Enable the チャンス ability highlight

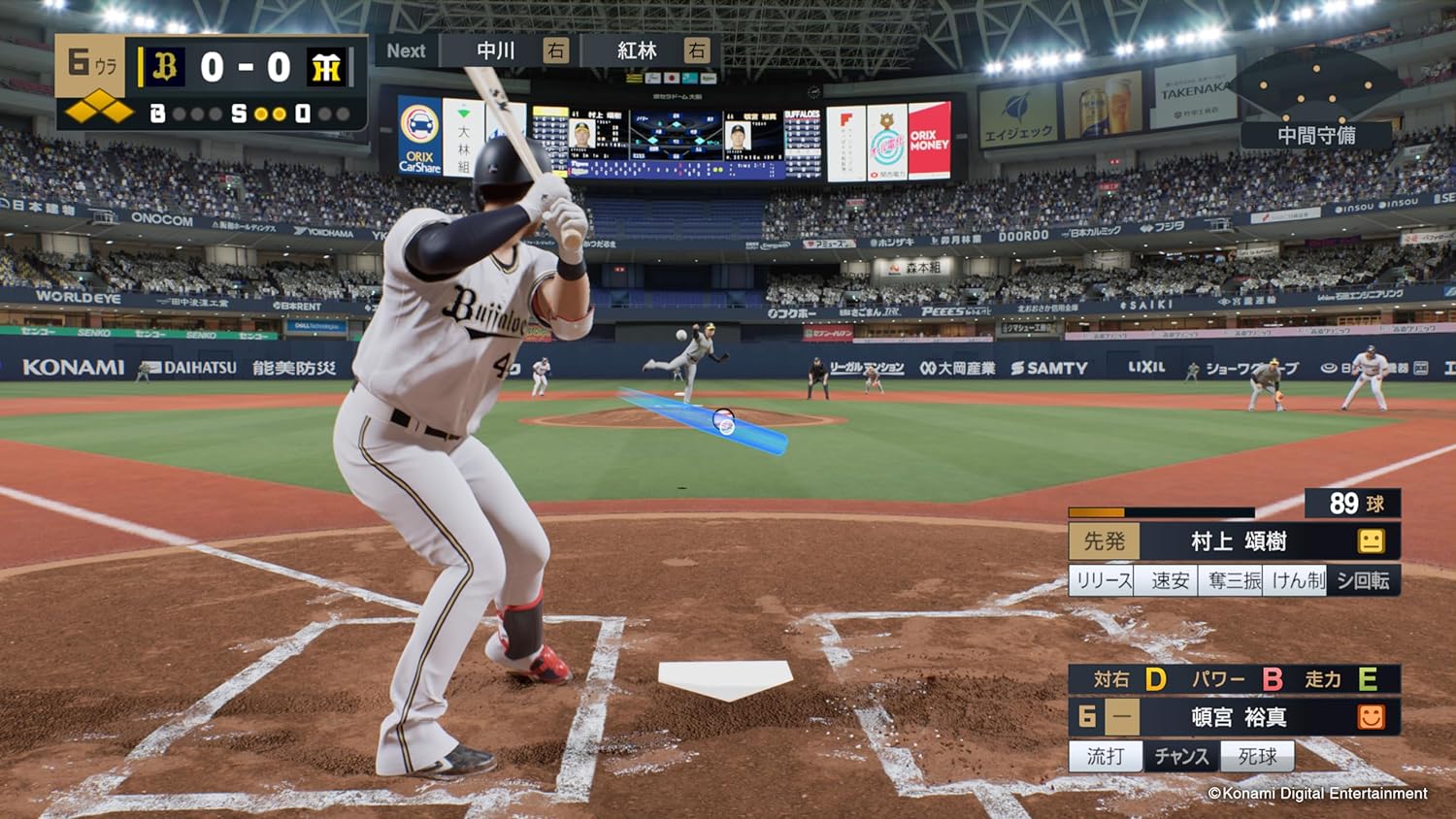pos(1182,755)
